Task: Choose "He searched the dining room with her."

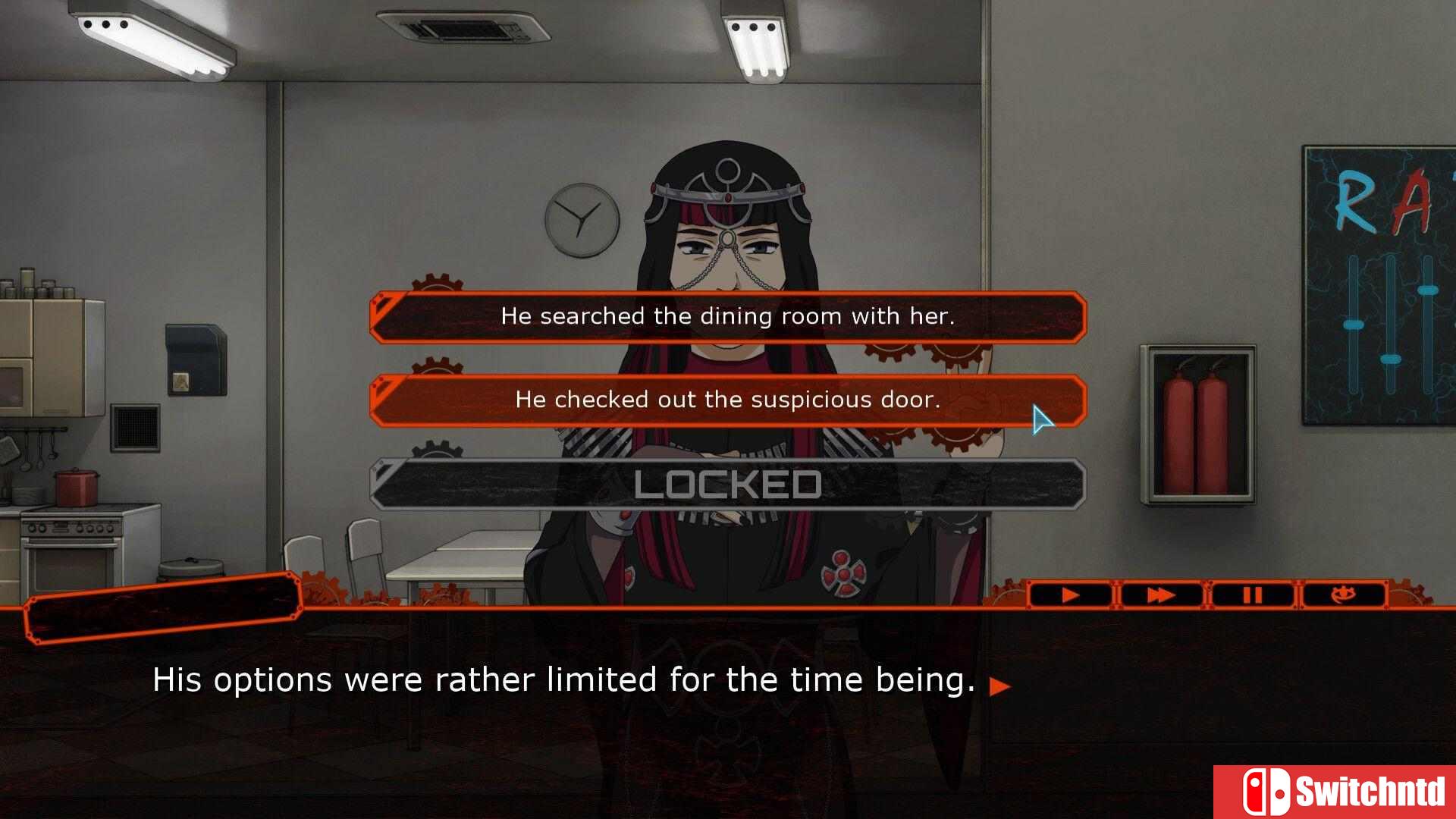Action: pos(728,316)
